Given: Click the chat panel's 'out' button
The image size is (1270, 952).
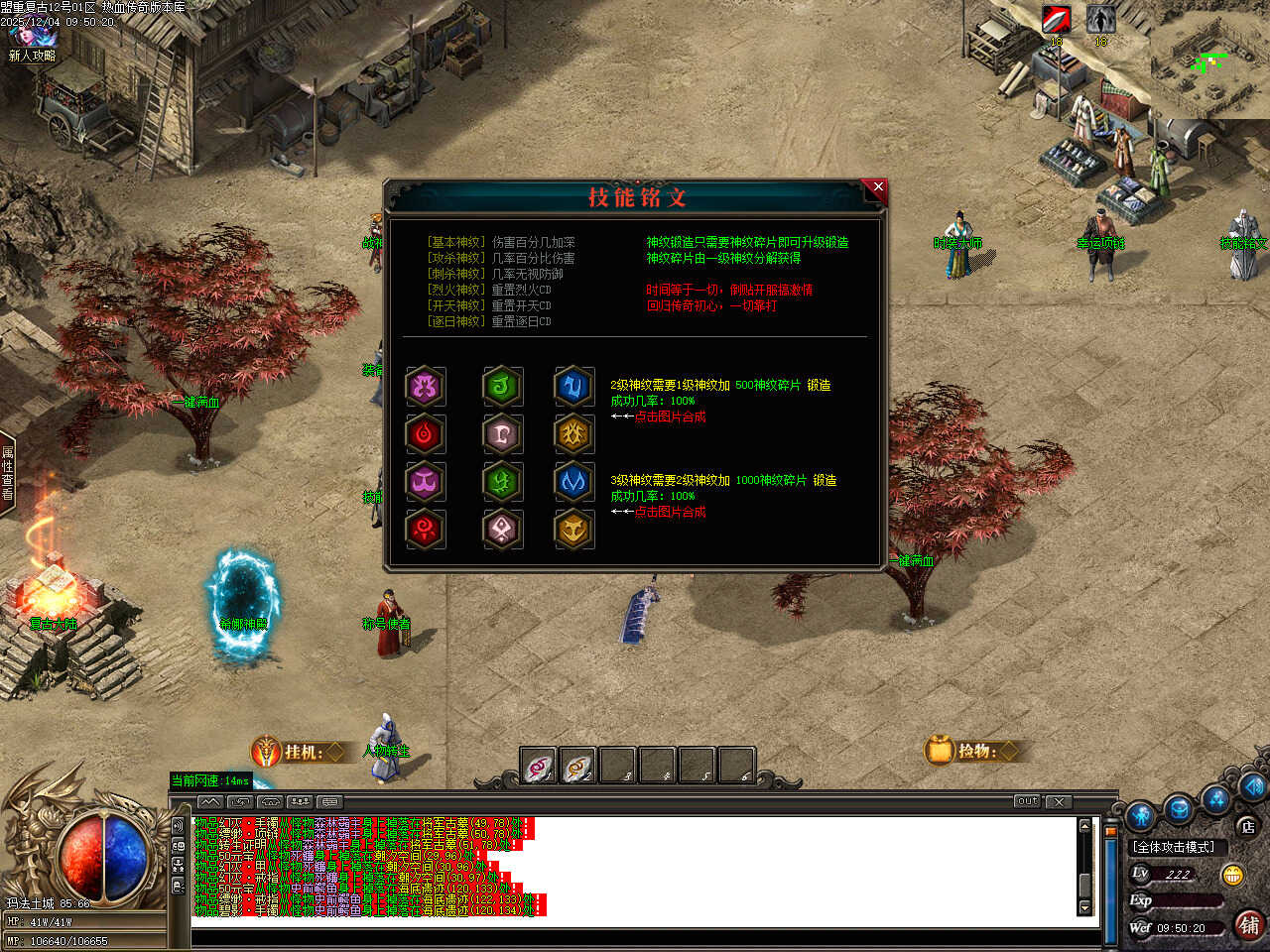Looking at the screenshot, I should point(1027,801).
